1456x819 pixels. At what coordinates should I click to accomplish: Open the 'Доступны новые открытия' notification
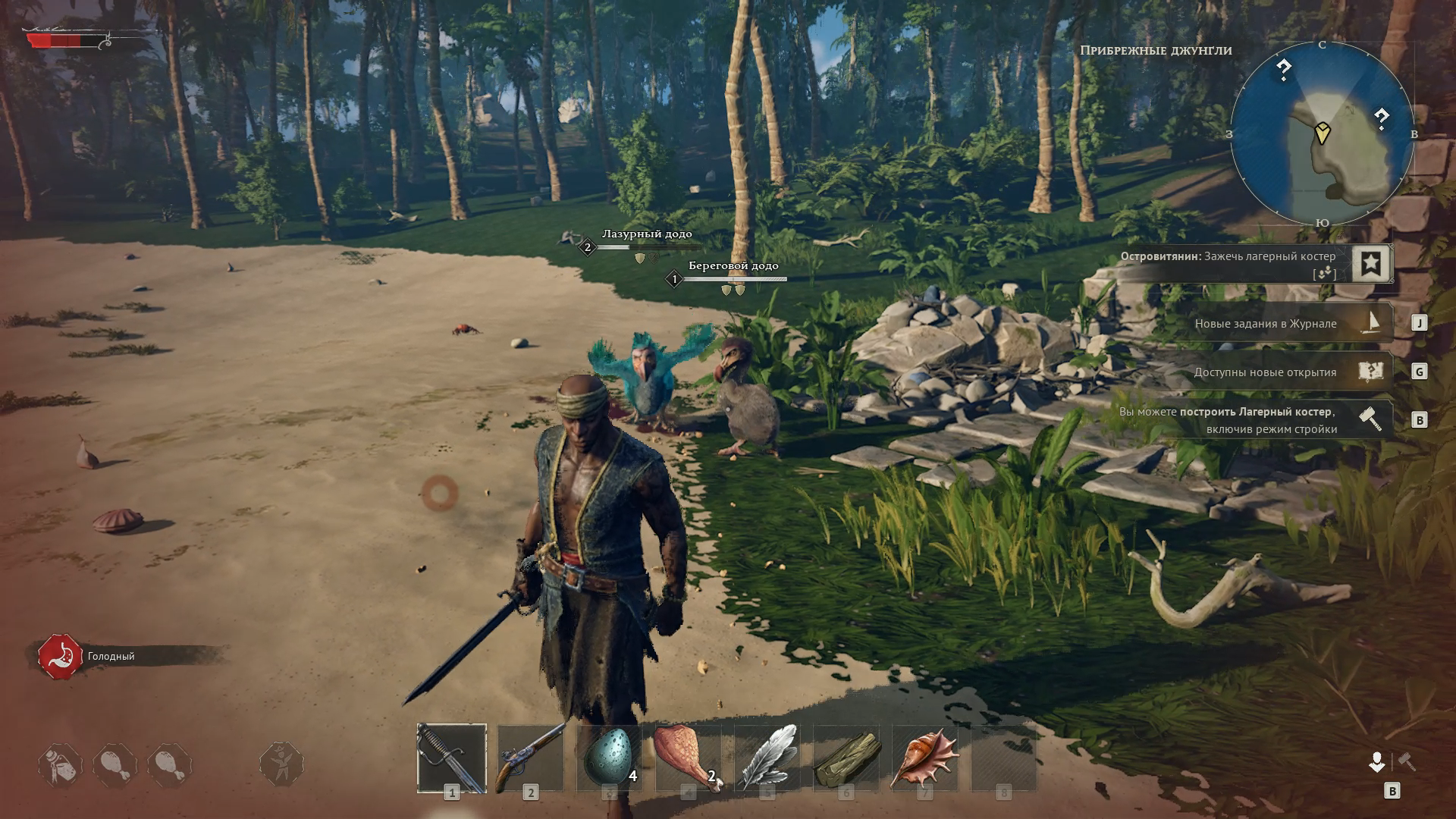point(1289,372)
